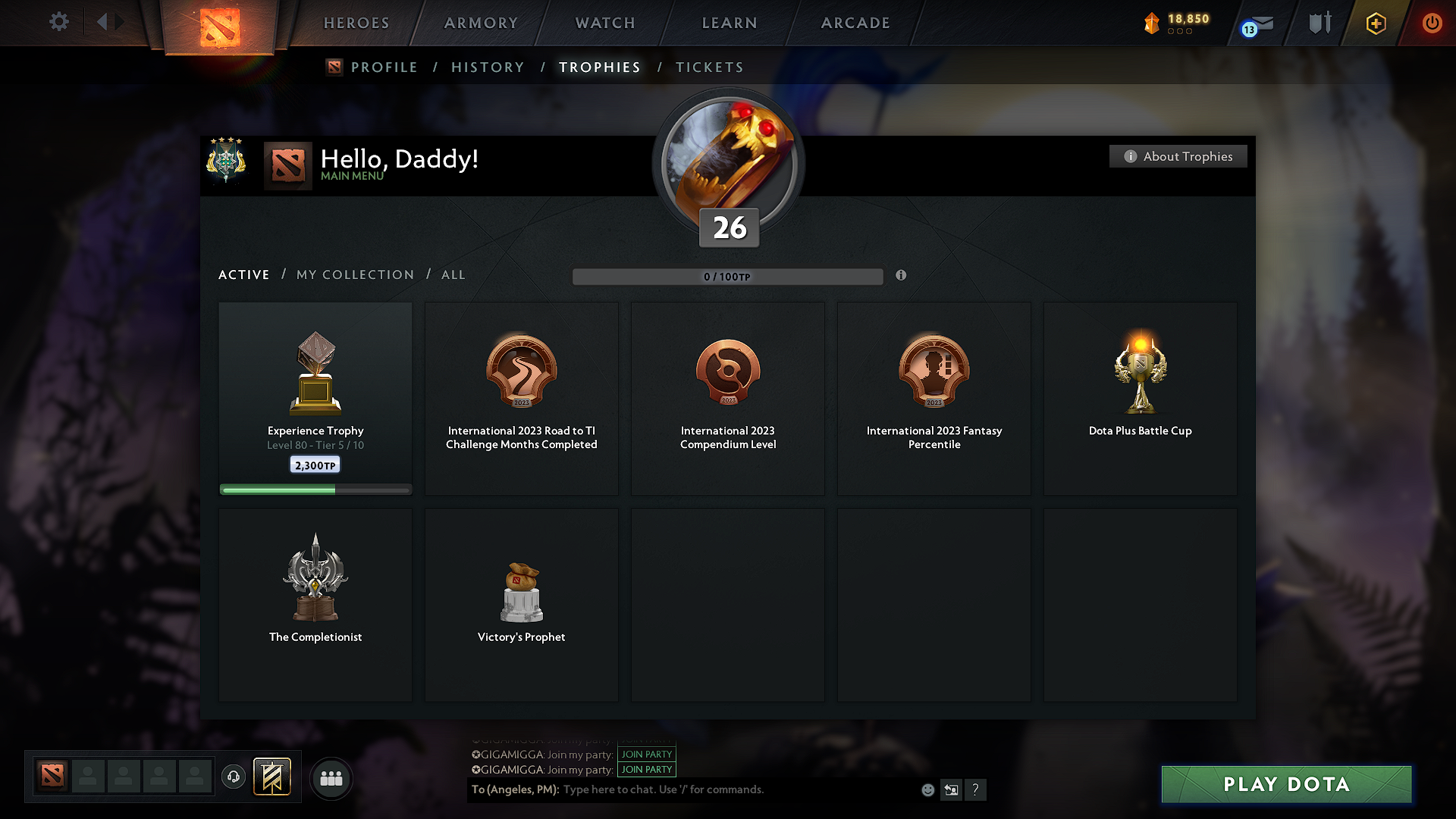Click the friends list people icon
The image size is (1456, 819).
pyautogui.click(x=331, y=778)
